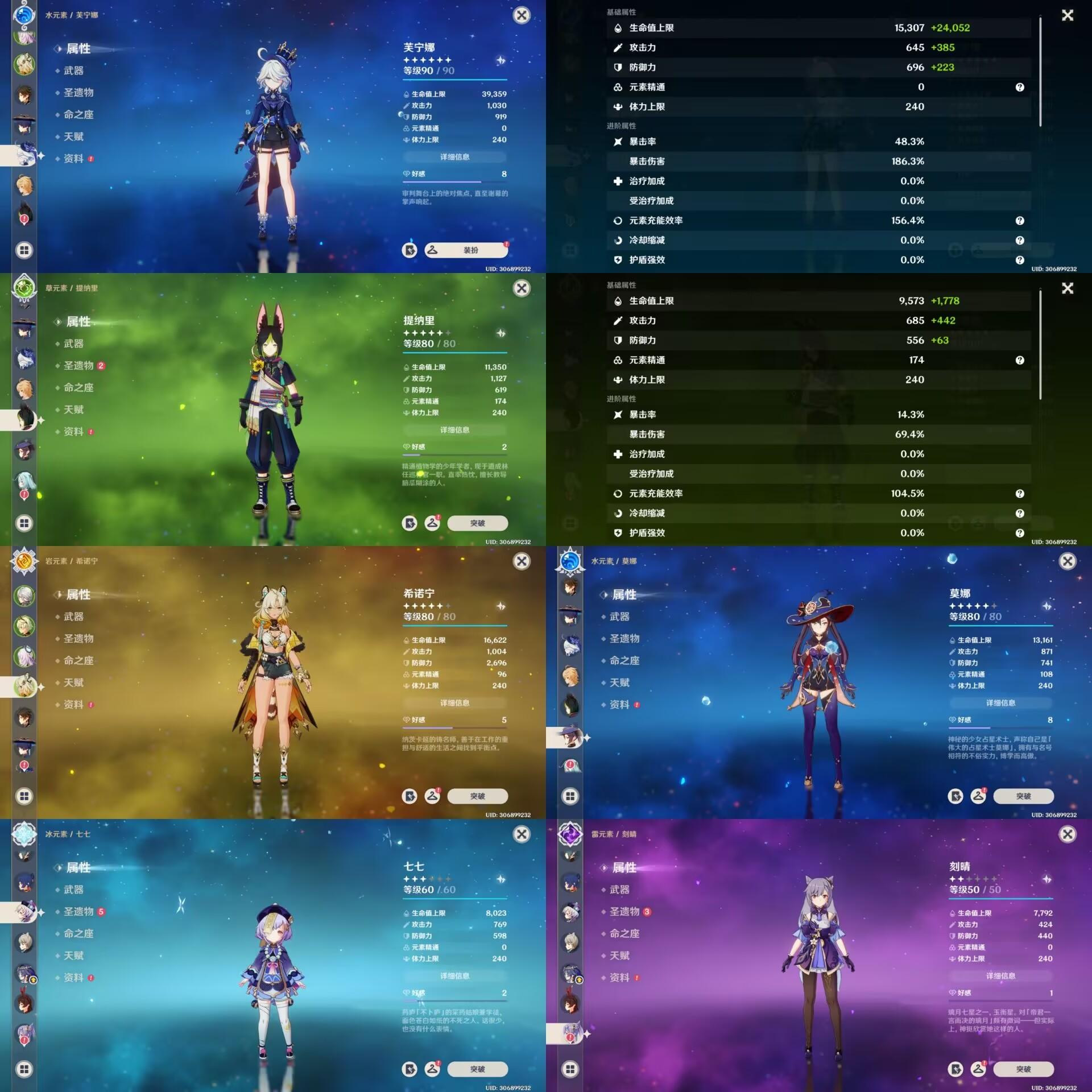Switch to 天赋 in 希诺宁's menu
1092x1092 pixels.
[73, 682]
